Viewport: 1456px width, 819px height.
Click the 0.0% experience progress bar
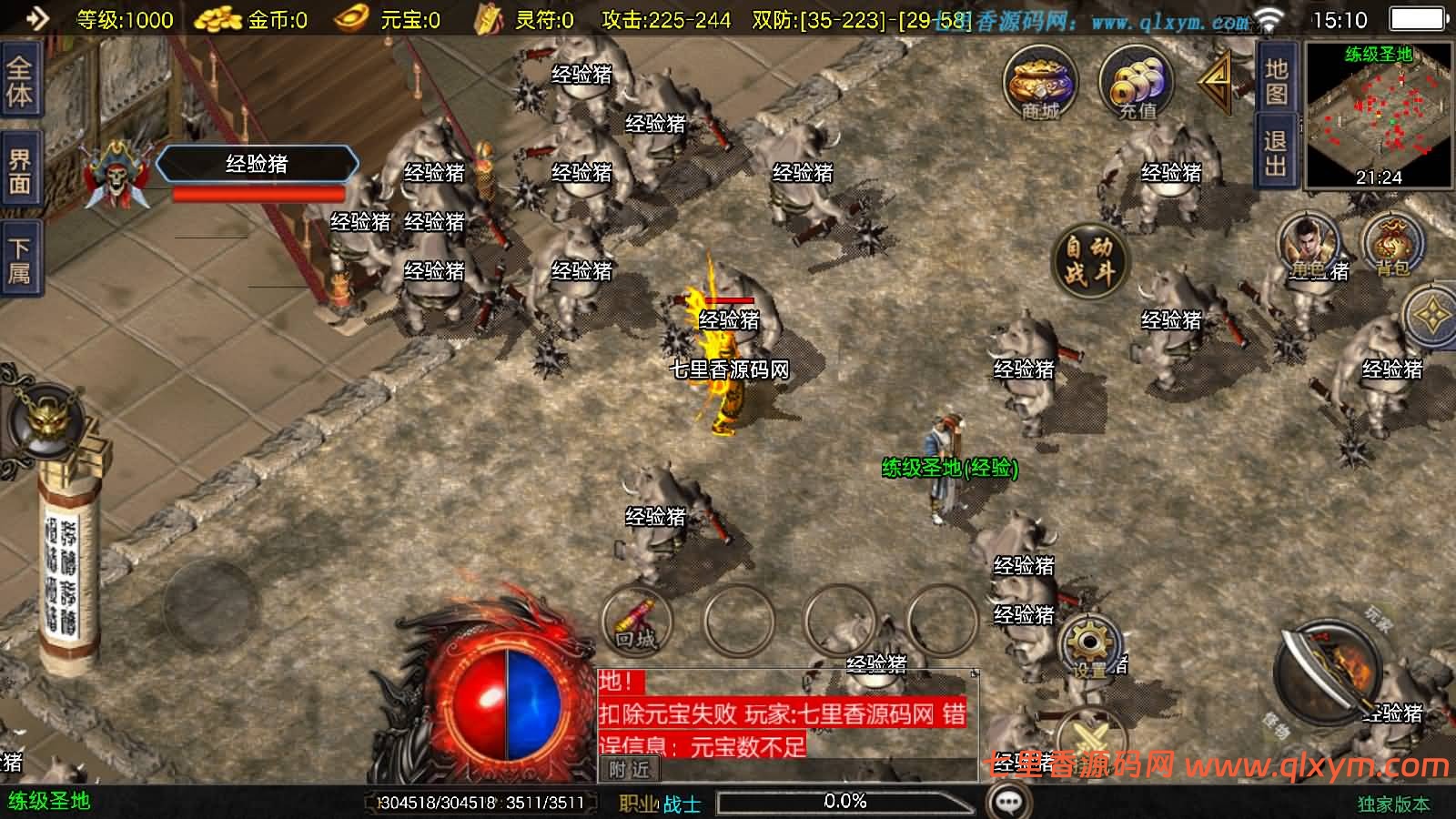tap(846, 802)
